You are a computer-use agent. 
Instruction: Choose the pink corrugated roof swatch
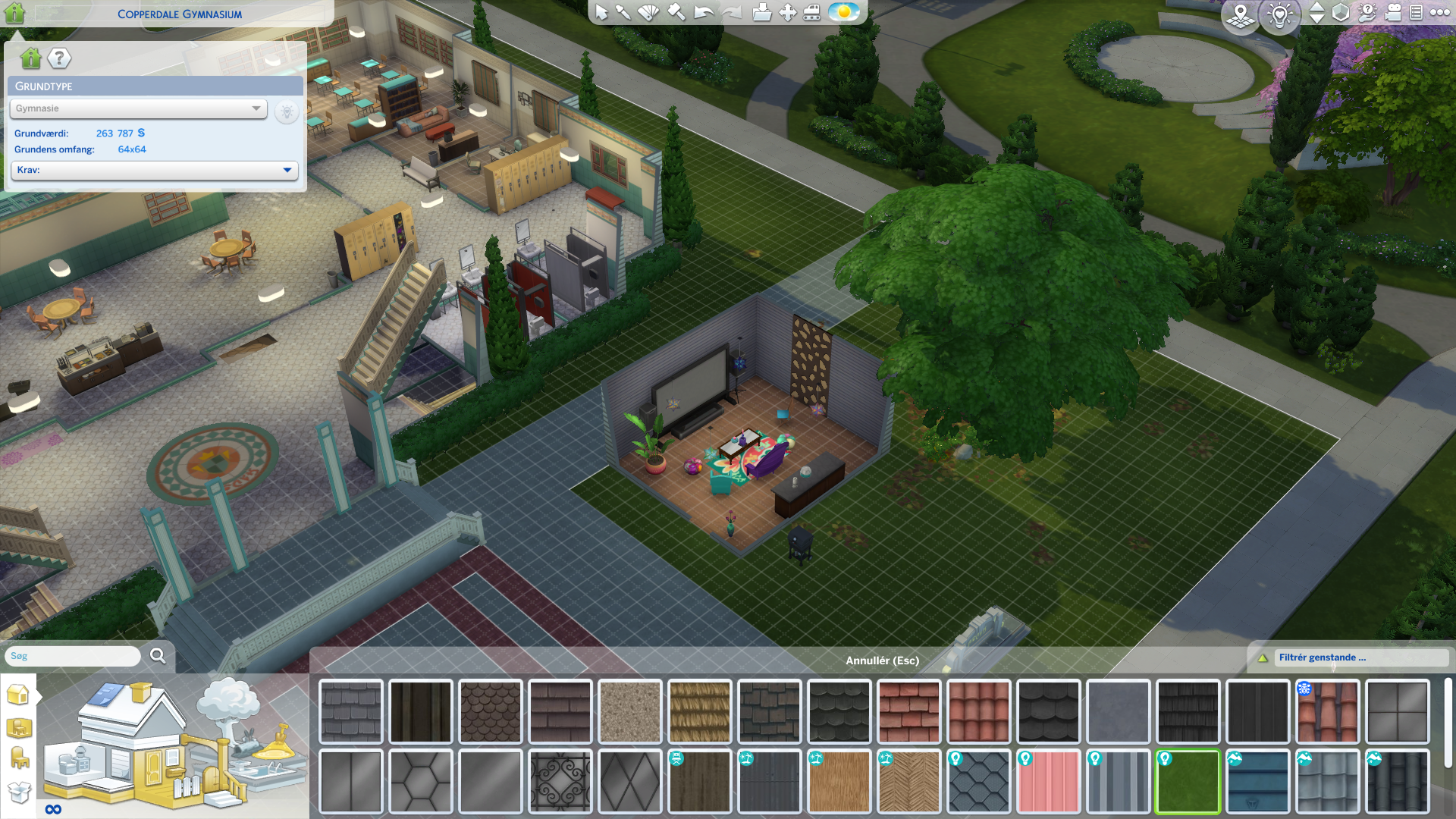[1048, 781]
